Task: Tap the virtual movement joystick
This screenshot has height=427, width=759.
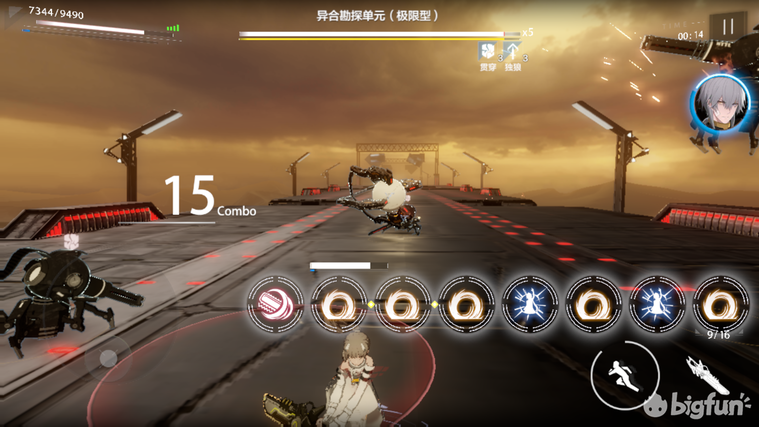Action: click(x=108, y=357)
